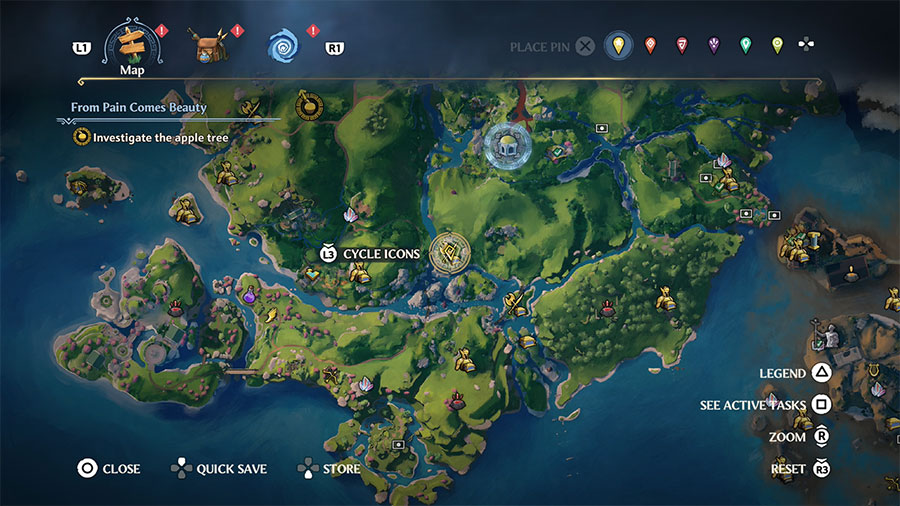Pick the lime-yellow map pin

point(777,45)
